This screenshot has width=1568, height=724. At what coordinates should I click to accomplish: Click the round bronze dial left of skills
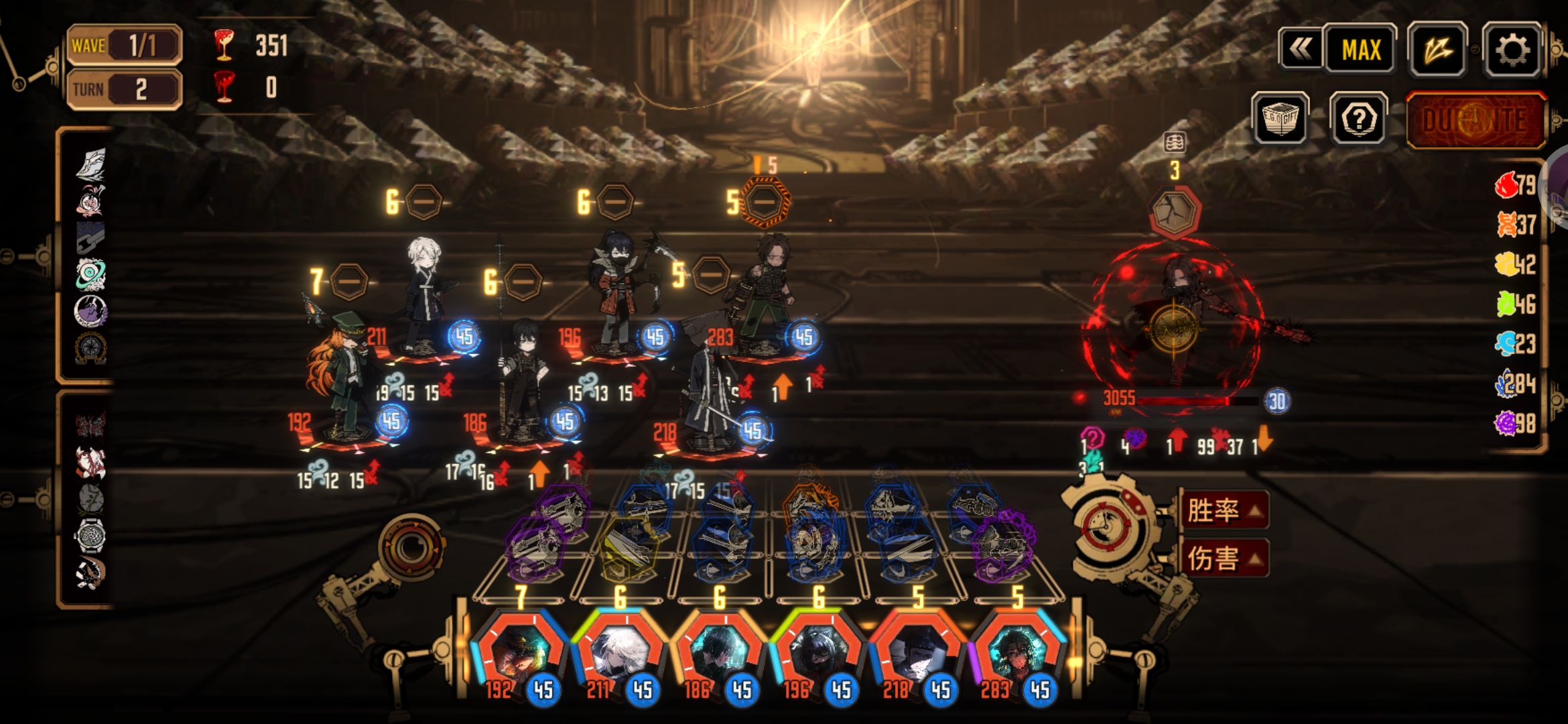(409, 546)
